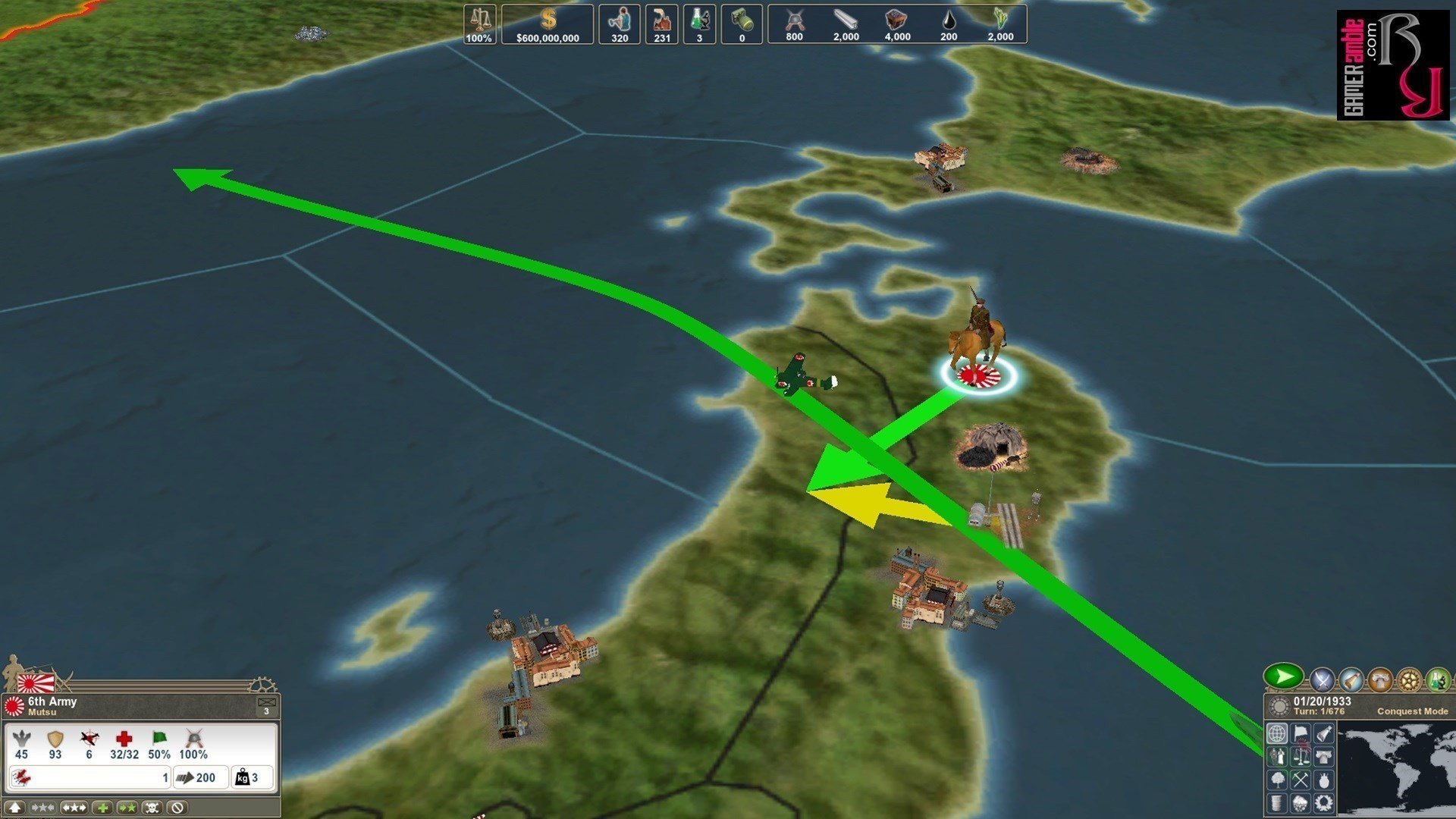Screen dimensions: 1456x819
Task: Open the telephone diplomacy panel
Action: (x=1380, y=679)
